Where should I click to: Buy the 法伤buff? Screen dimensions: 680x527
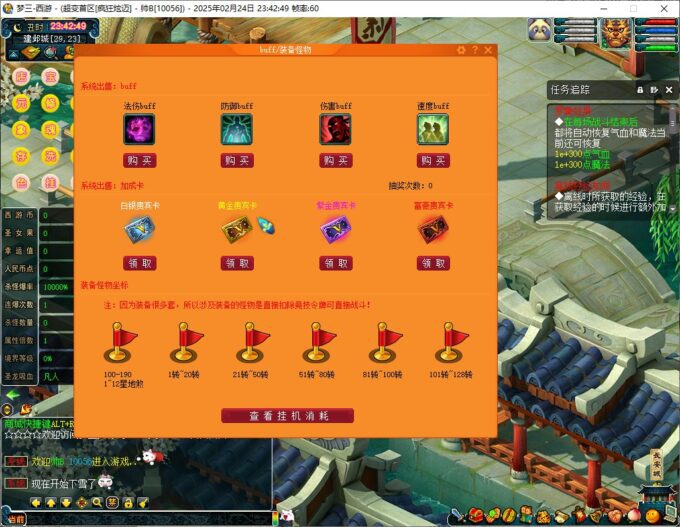click(139, 160)
